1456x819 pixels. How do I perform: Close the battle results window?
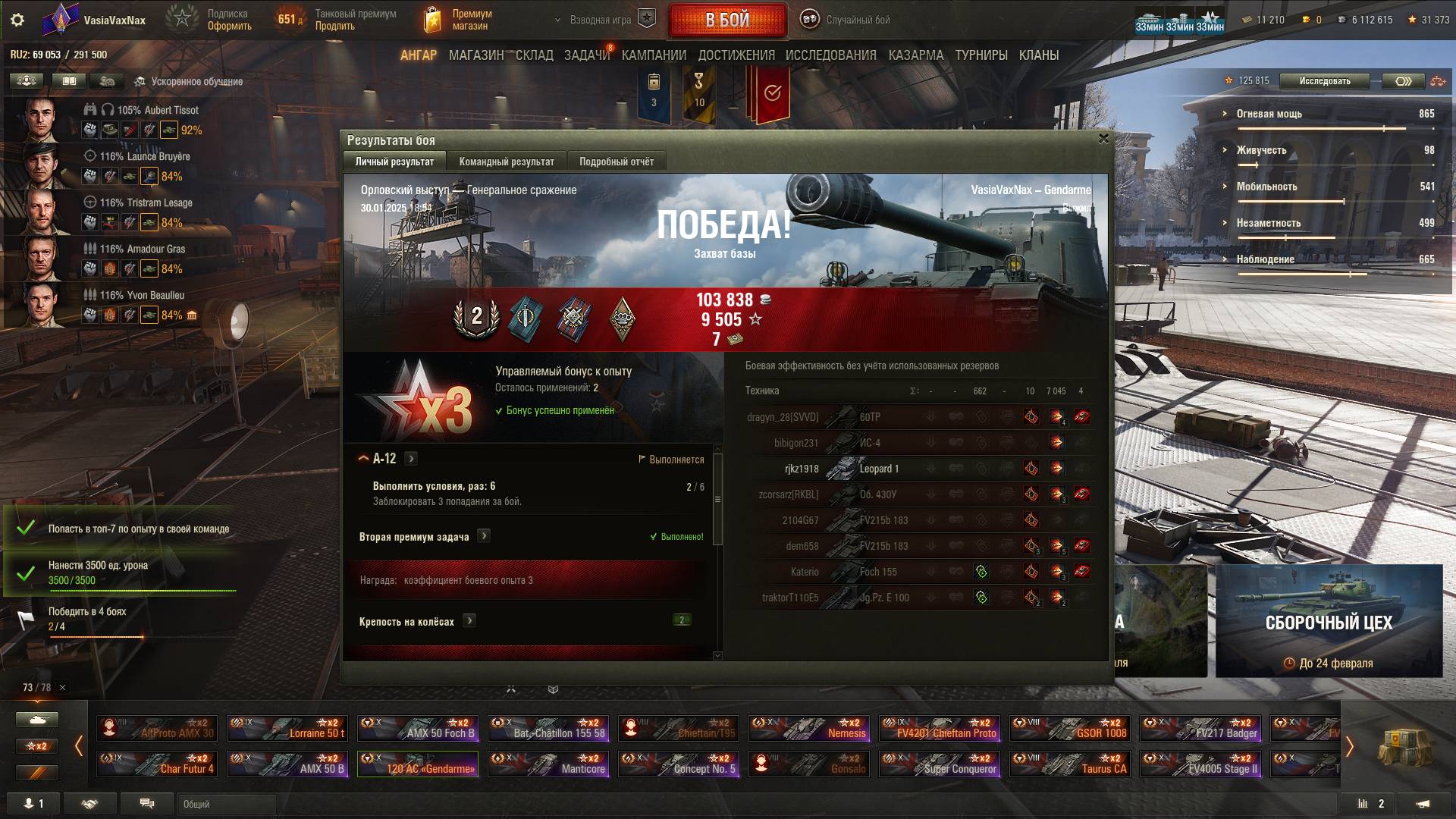[x=1103, y=139]
